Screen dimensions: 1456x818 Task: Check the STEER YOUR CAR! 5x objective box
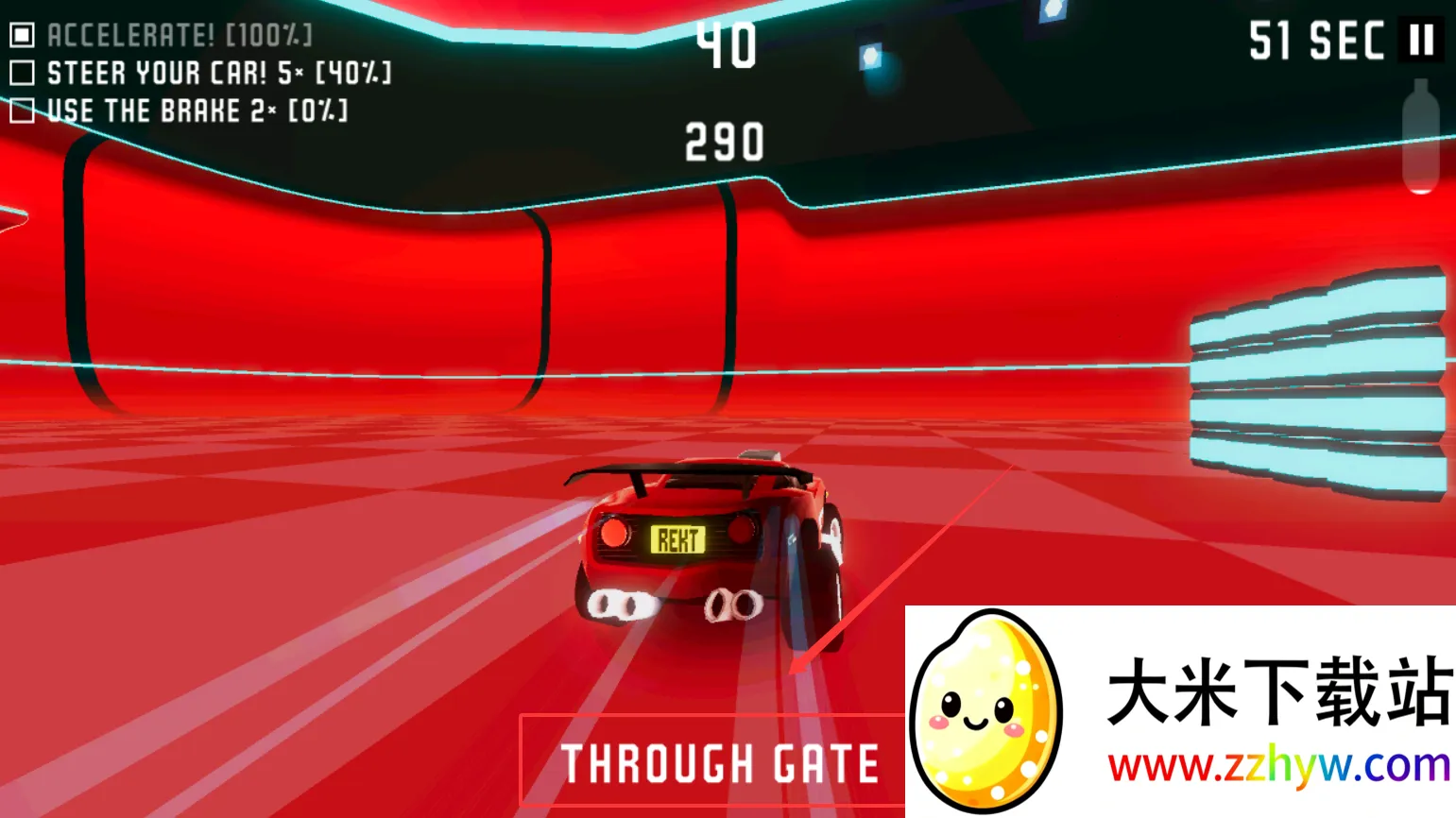click(x=23, y=72)
